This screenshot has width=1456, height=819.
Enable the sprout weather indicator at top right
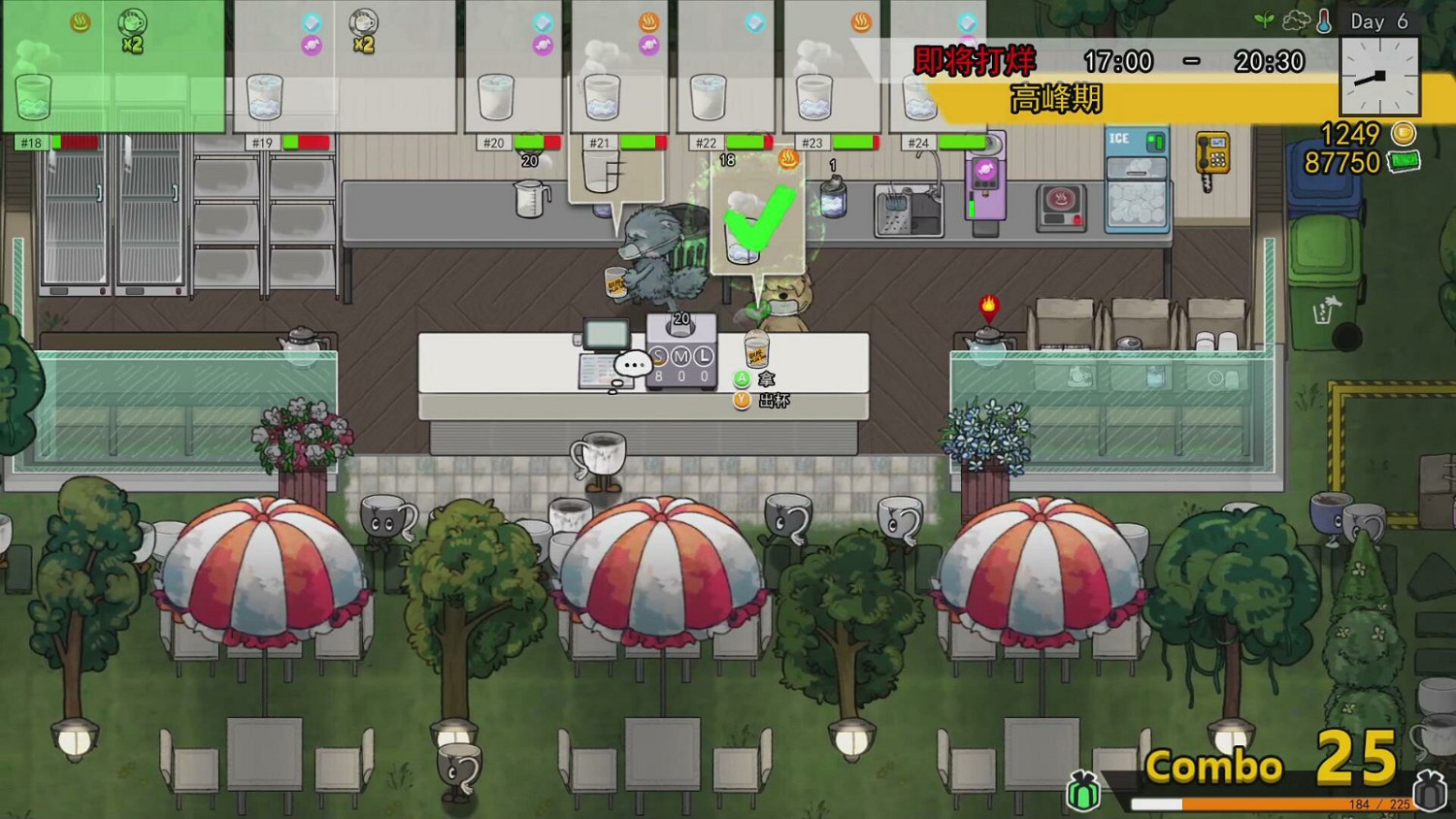pyautogui.click(x=1261, y=18)
